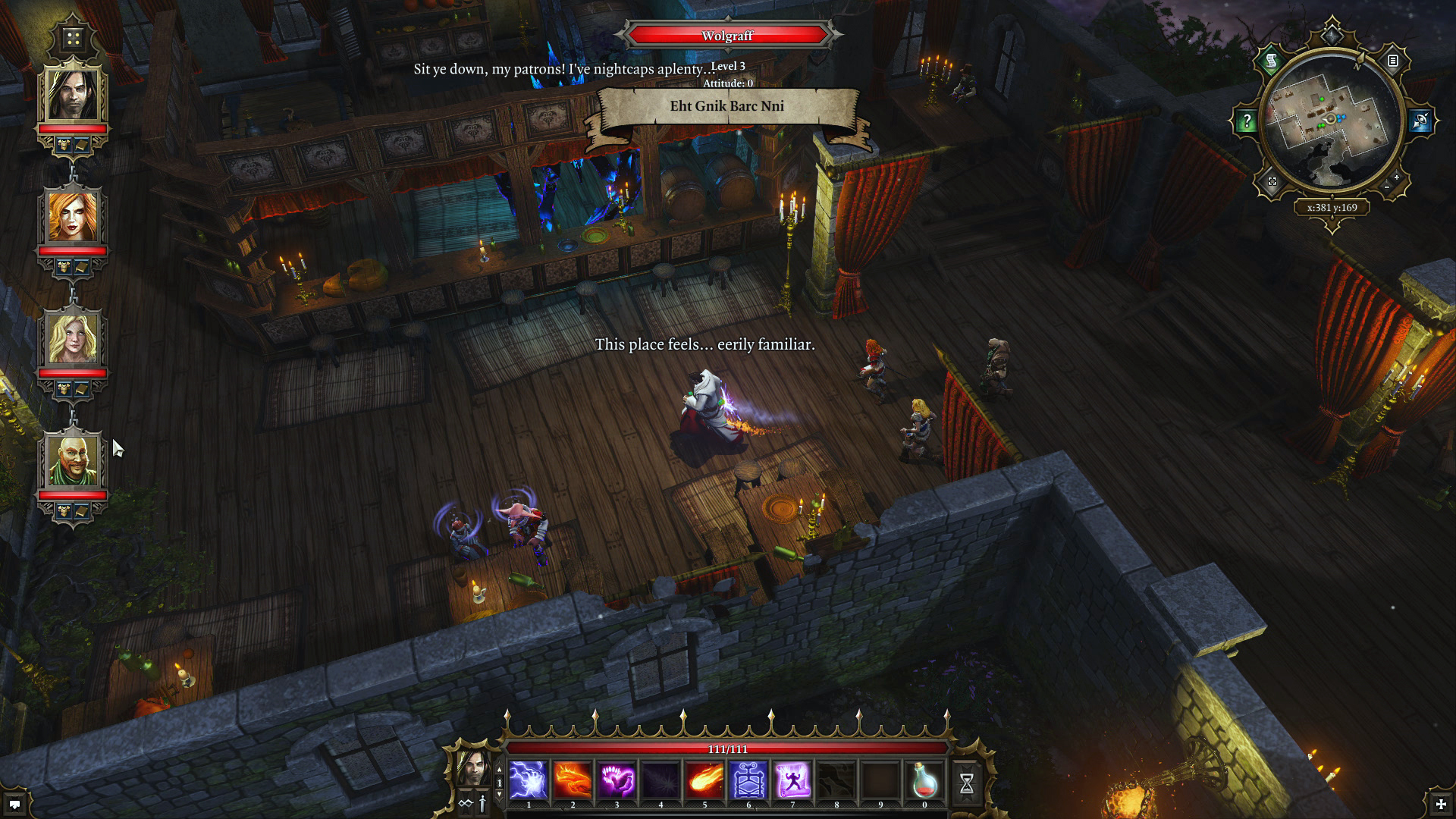Zoom the minimap out with the minus button

pos(1387,187)
